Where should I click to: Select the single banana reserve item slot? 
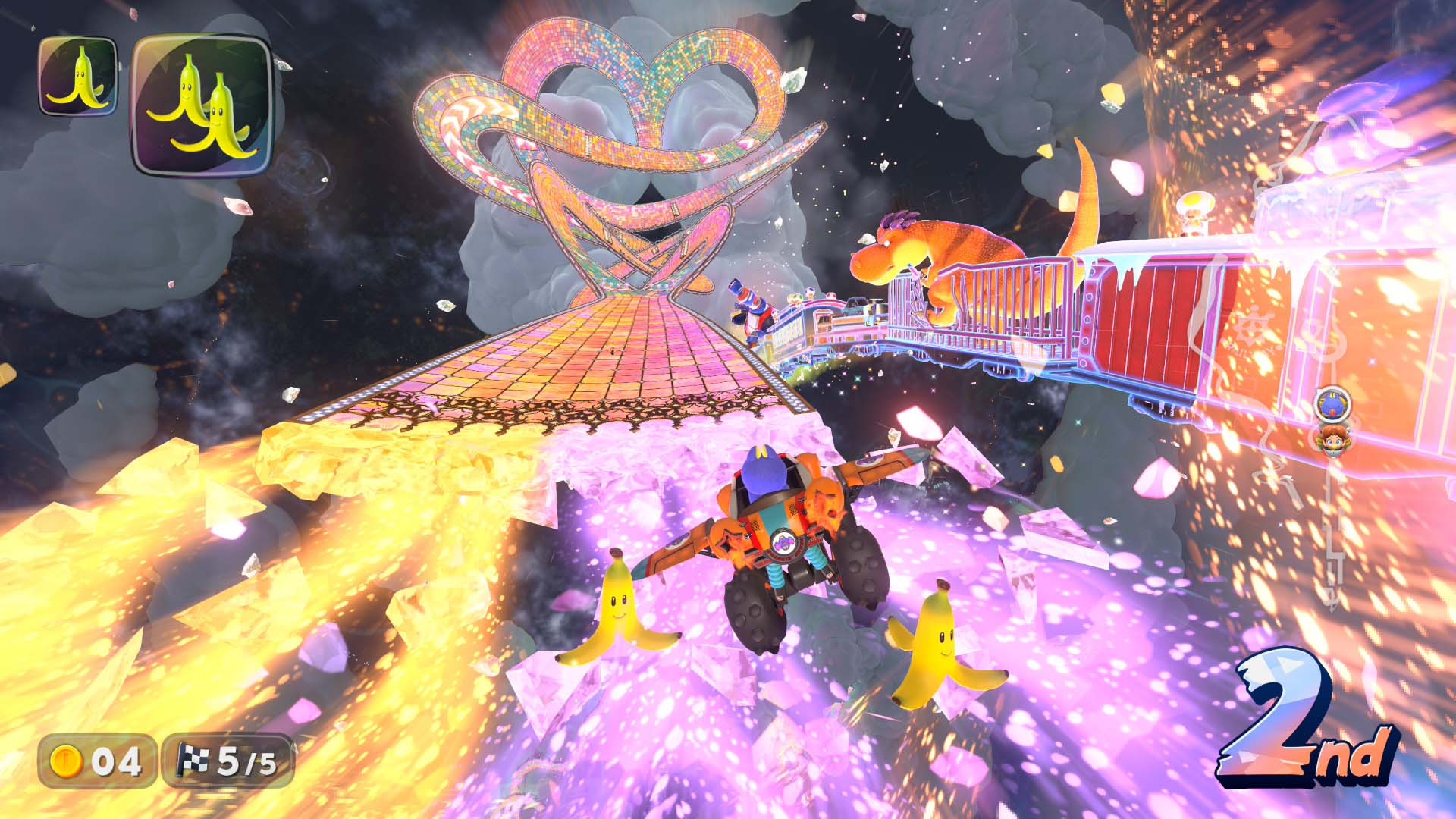(x=78, y=77)
